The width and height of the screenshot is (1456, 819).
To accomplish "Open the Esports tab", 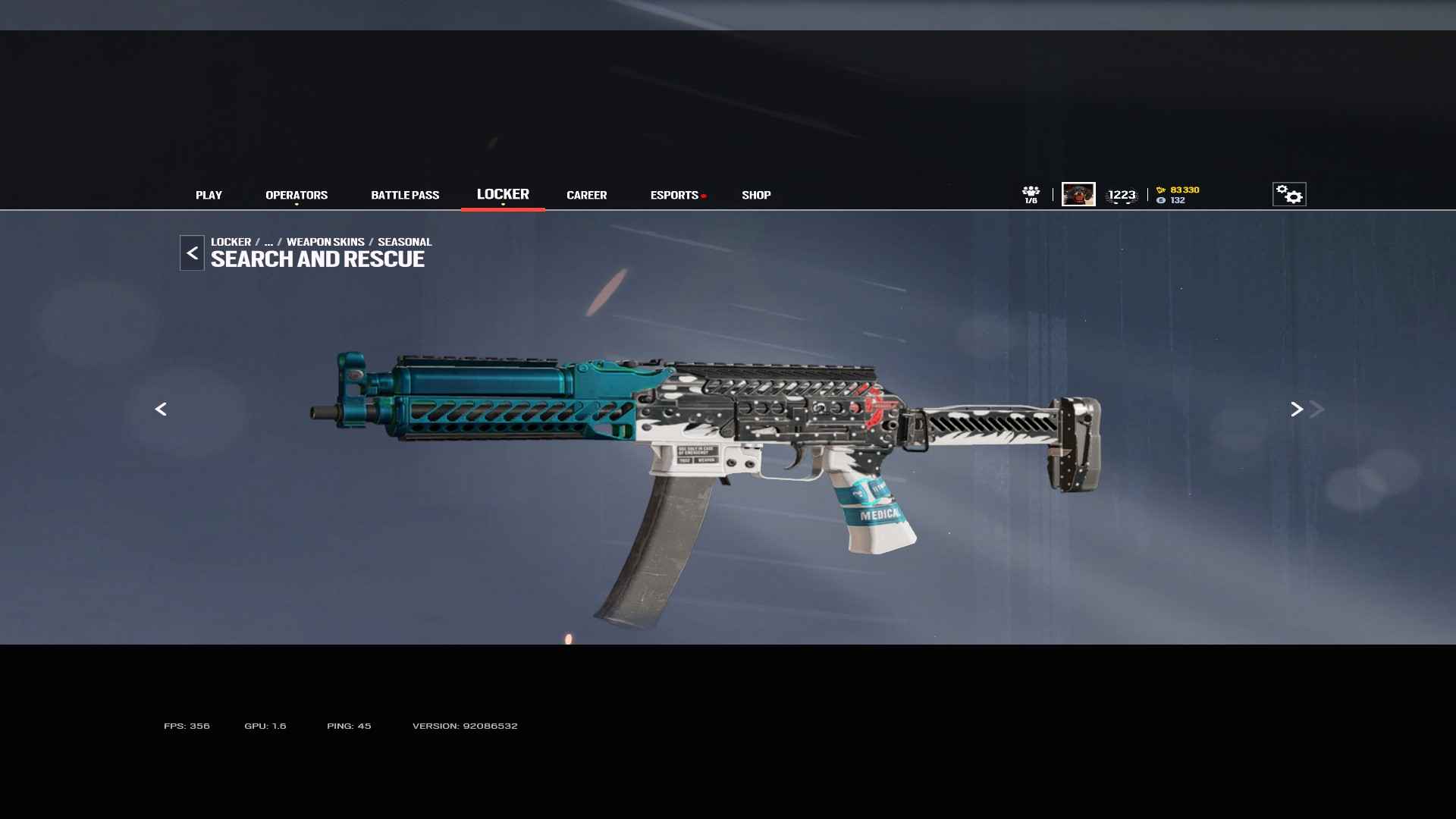I will (674, 195).
